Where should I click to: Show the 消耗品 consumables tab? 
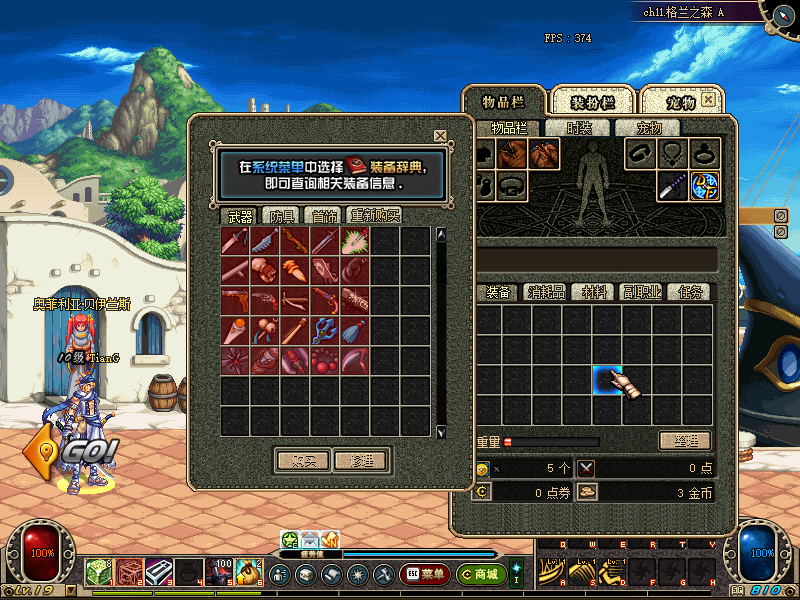point(546,292)
